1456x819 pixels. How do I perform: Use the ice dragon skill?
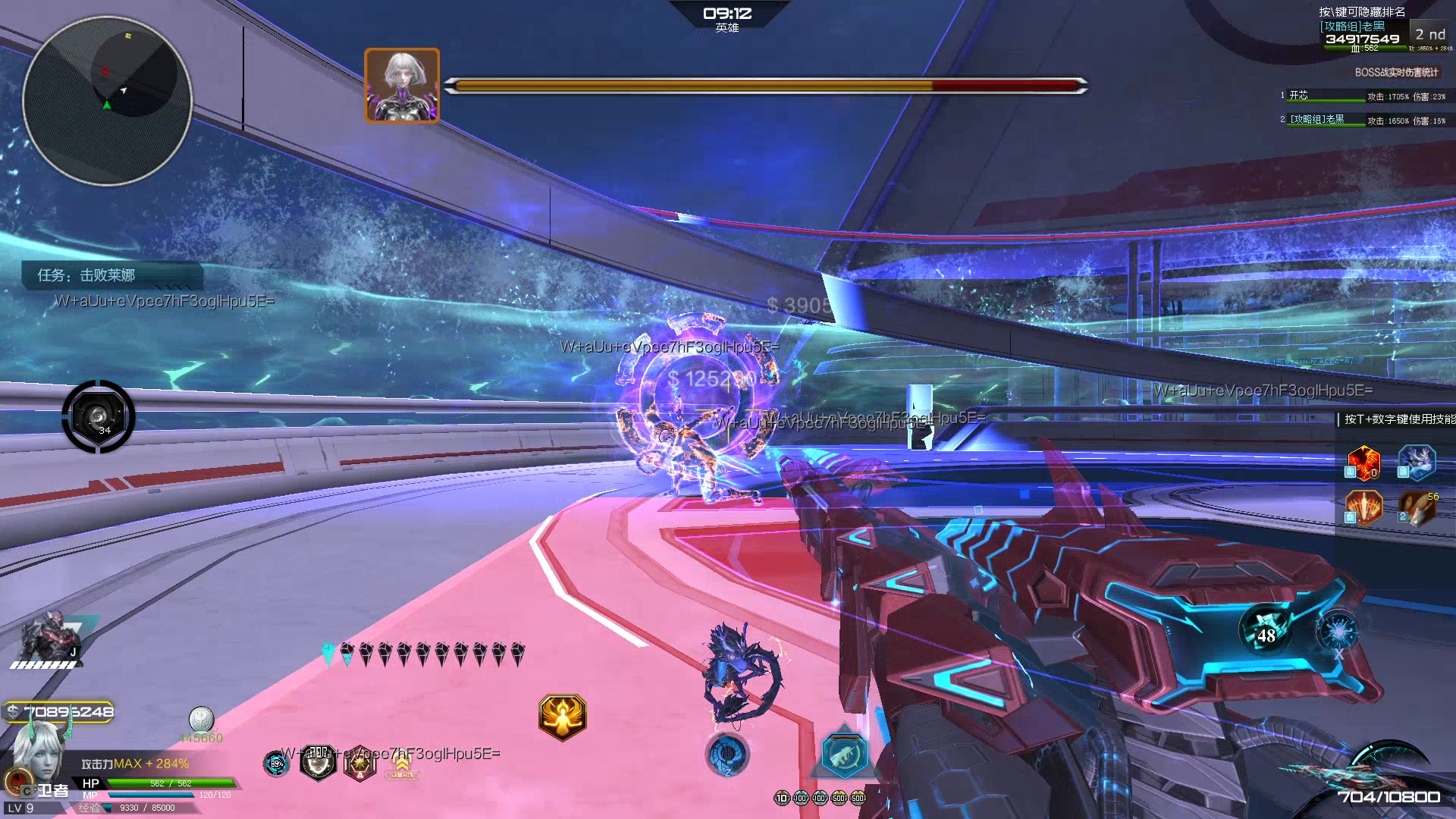(x=1417, y=463)
